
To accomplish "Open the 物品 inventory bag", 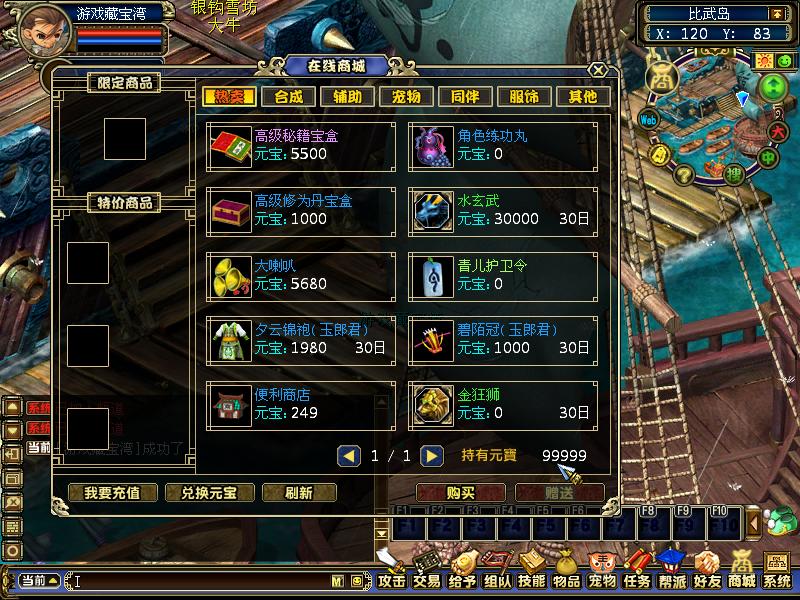I will 566,570.
